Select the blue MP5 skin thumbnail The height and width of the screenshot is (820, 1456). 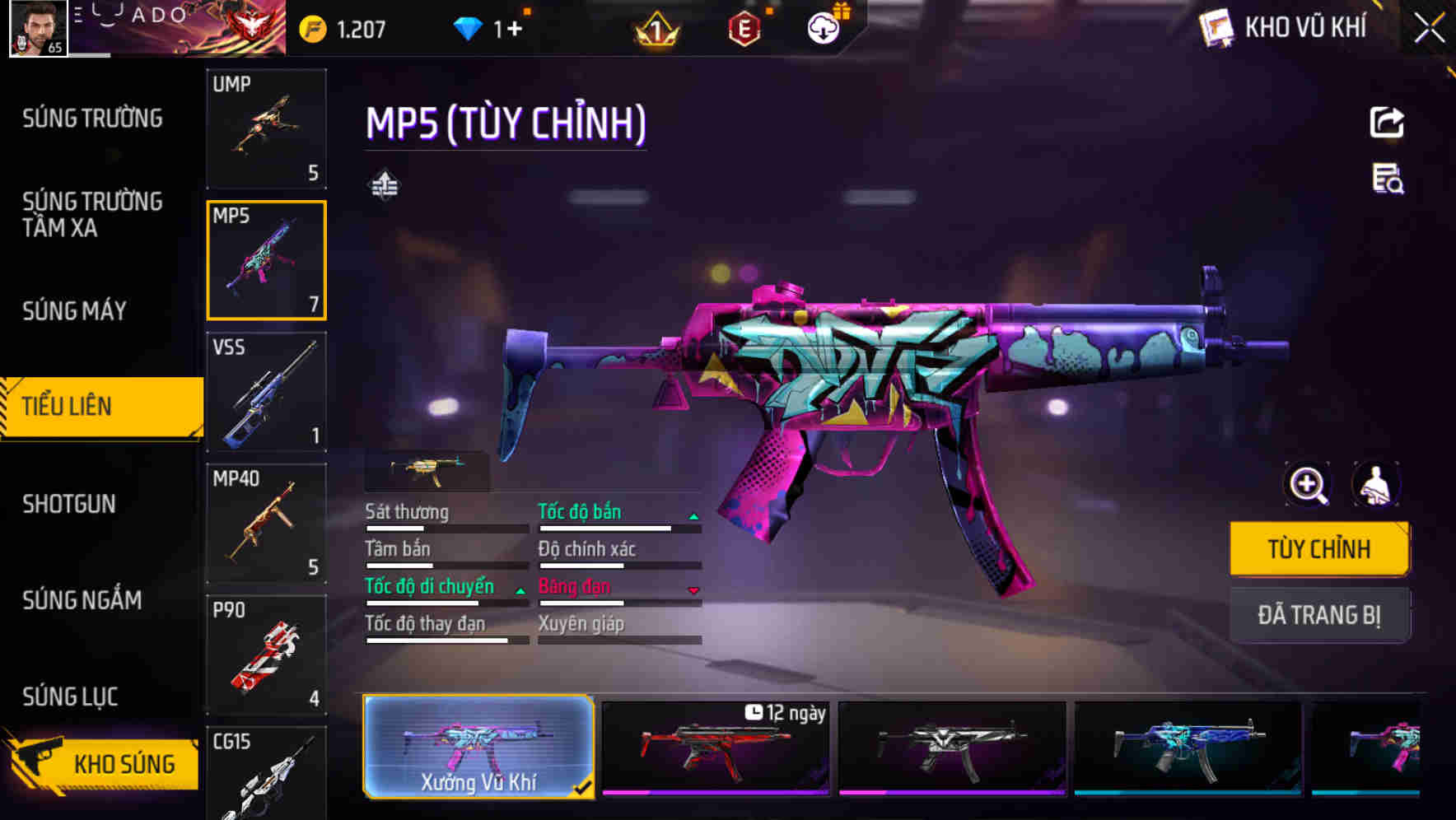point(1188,748)
